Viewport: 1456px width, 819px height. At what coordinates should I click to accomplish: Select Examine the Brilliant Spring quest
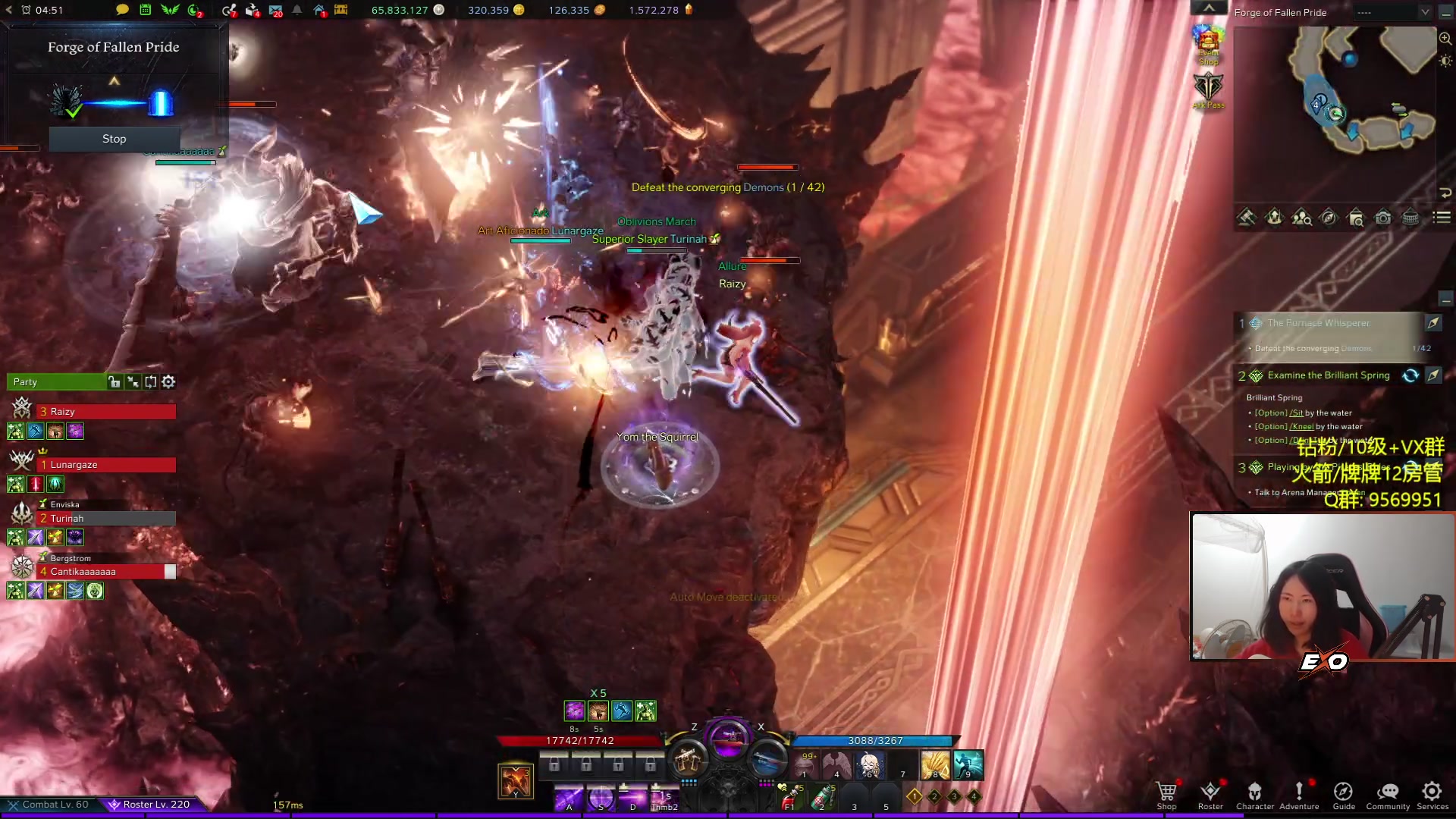[x=1329, y=375]
